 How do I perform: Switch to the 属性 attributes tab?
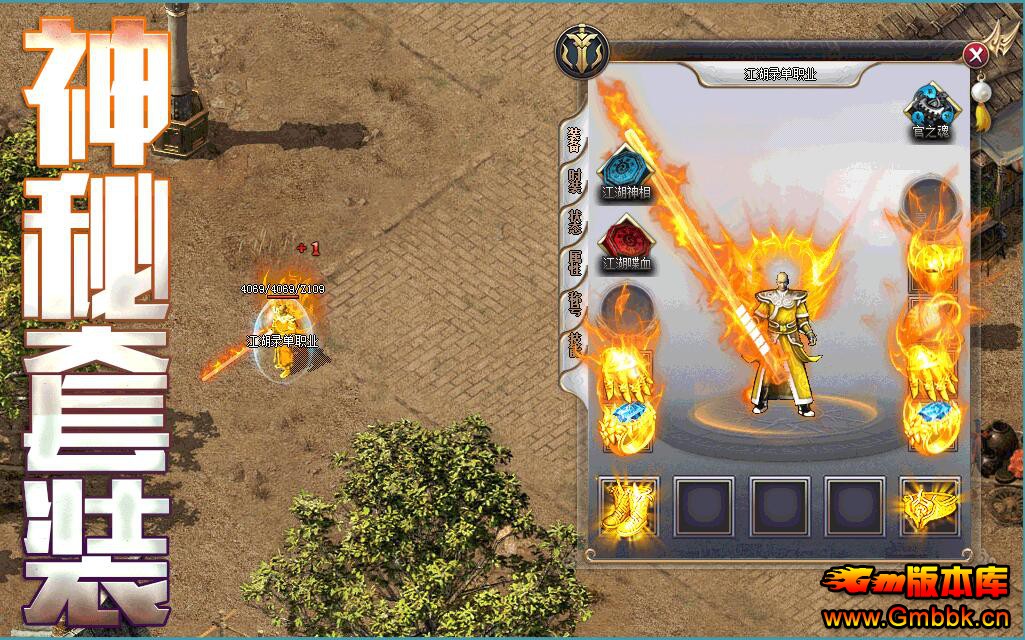click(x=574, y=263)
